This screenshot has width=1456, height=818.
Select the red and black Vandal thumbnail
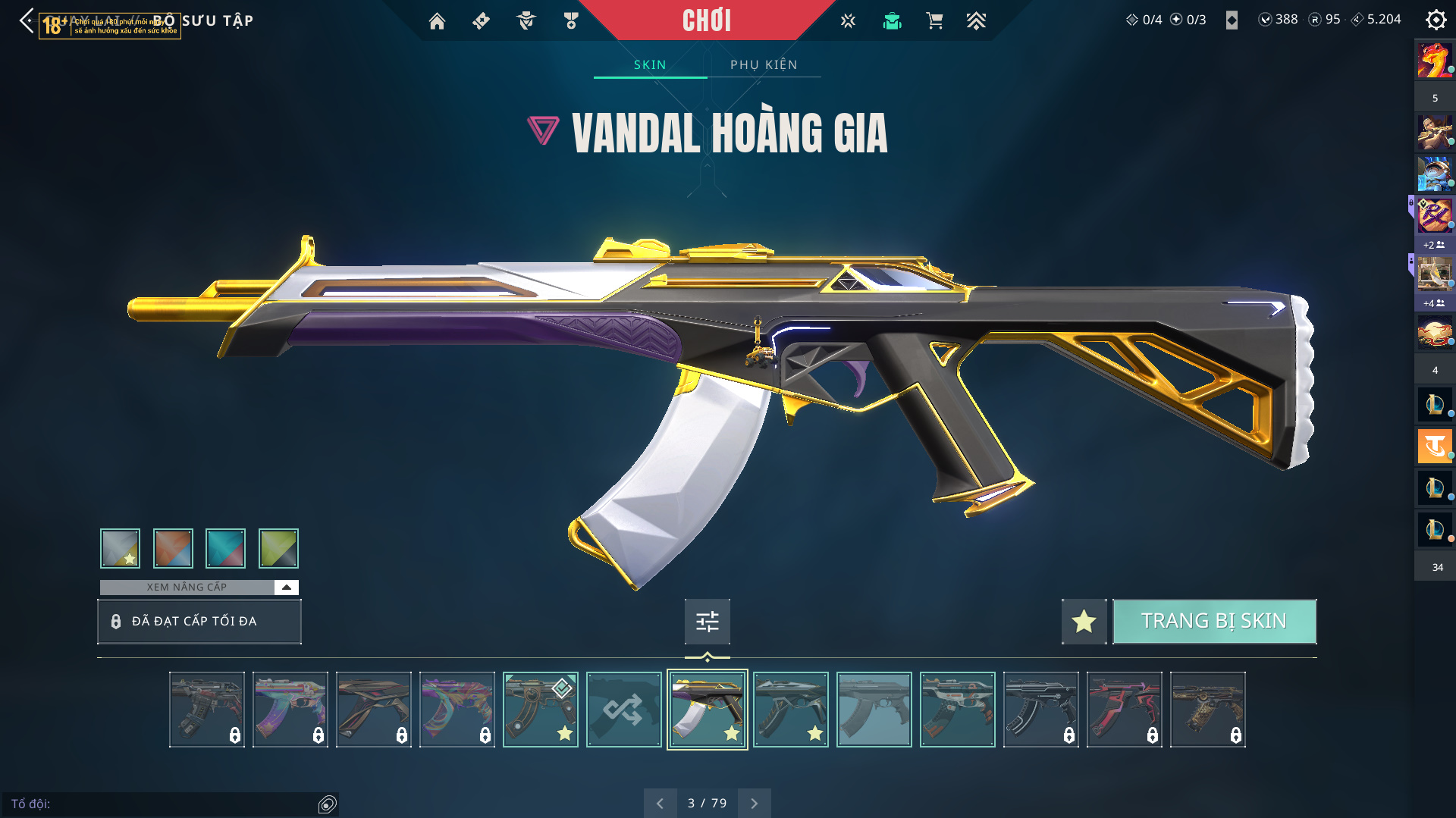1124,710
